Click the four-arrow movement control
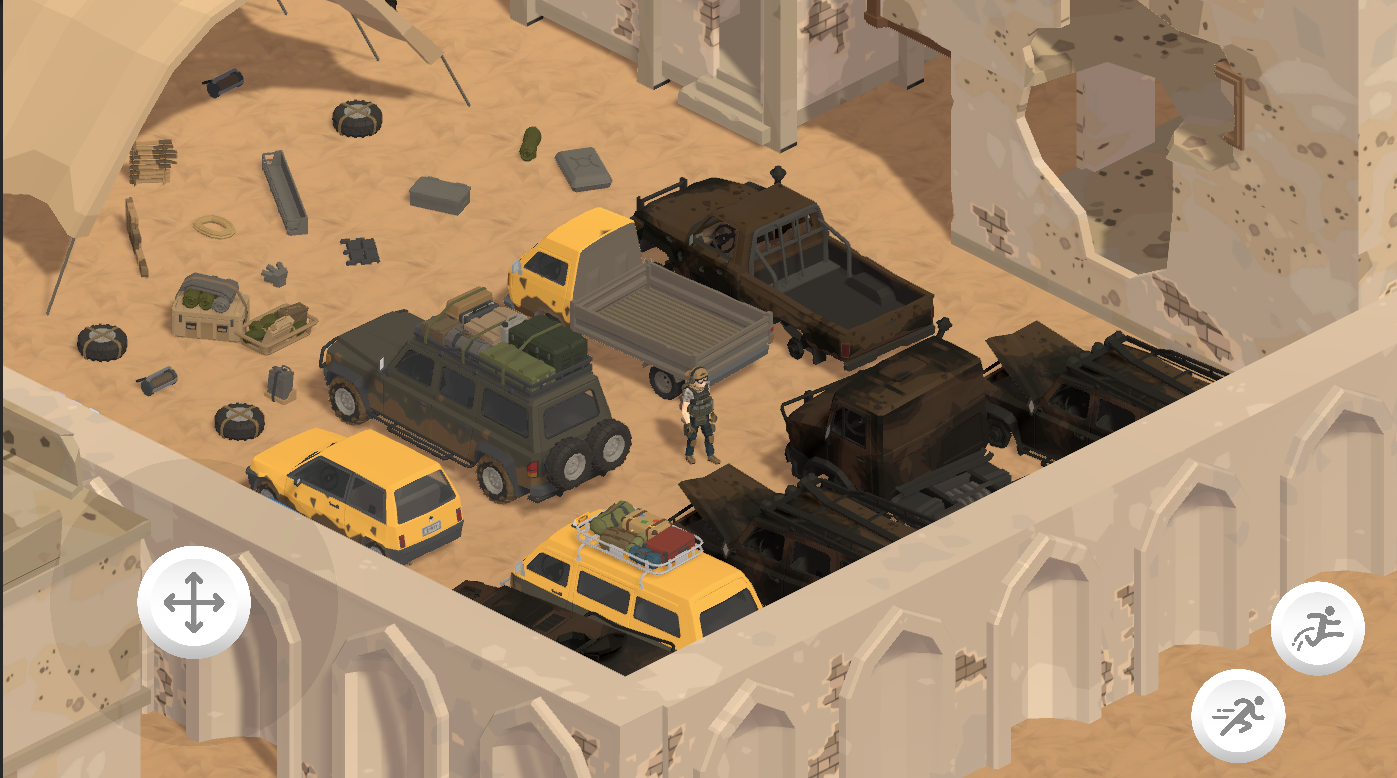 [x=193, y=604]
